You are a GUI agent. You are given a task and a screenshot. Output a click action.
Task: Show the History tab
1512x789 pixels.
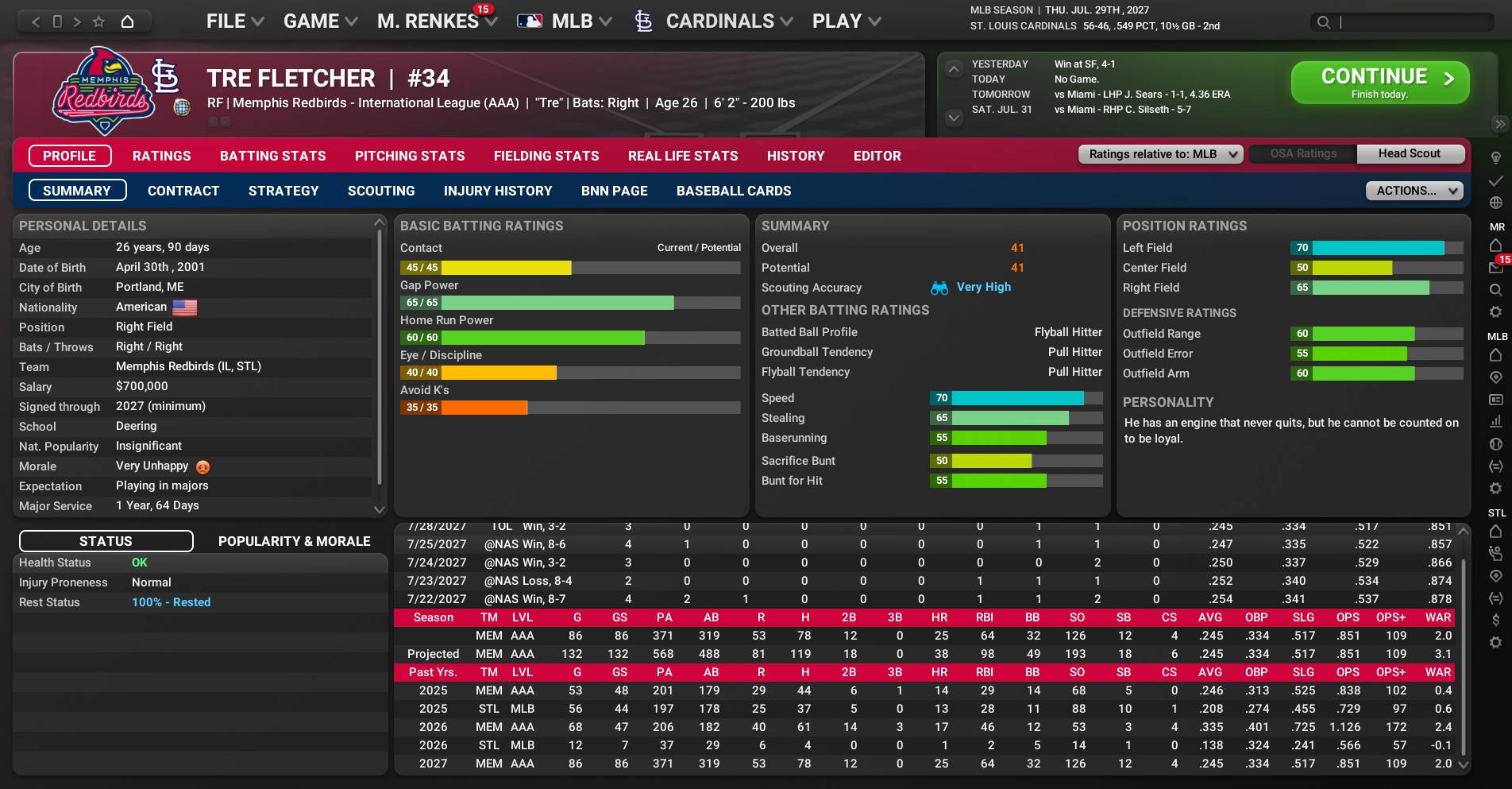[795, 156]
